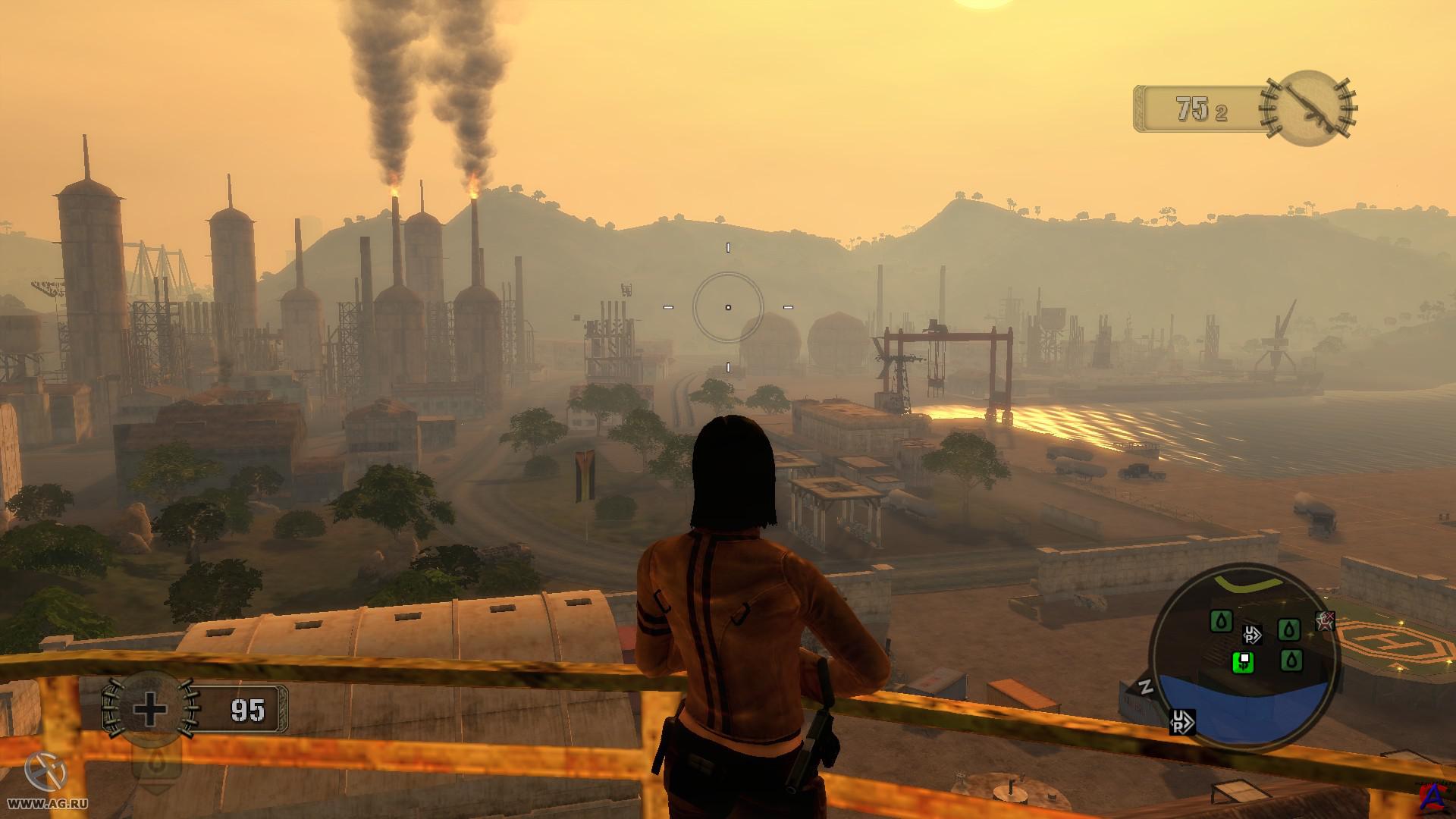Image resolution: width=1456 pixels, height=819 pixels.
Task: Click the health cross icon
Action: 149,710
